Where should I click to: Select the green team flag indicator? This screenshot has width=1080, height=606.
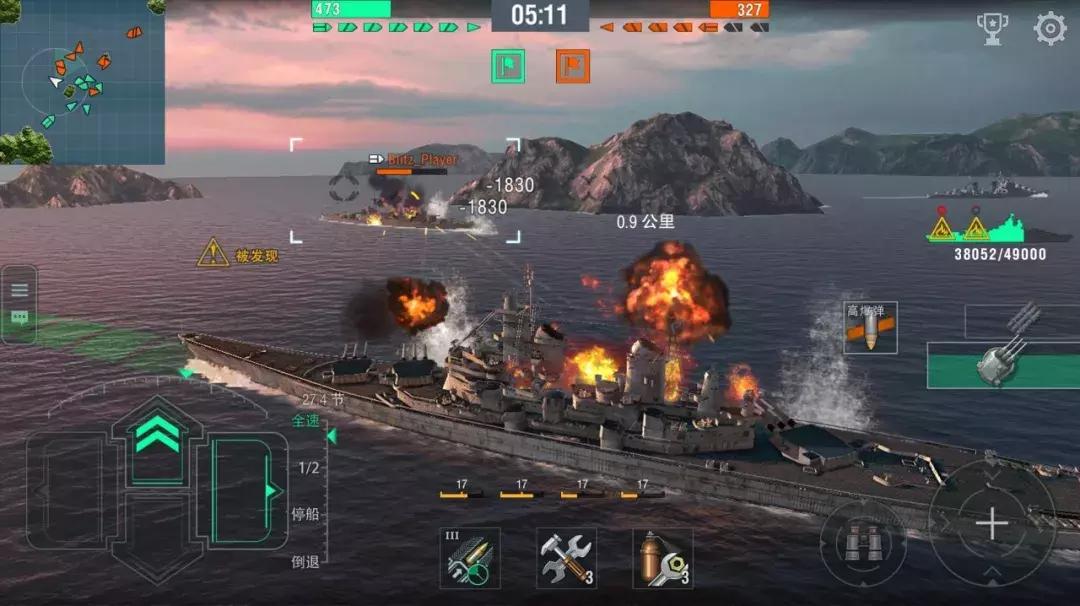[508, 66]
